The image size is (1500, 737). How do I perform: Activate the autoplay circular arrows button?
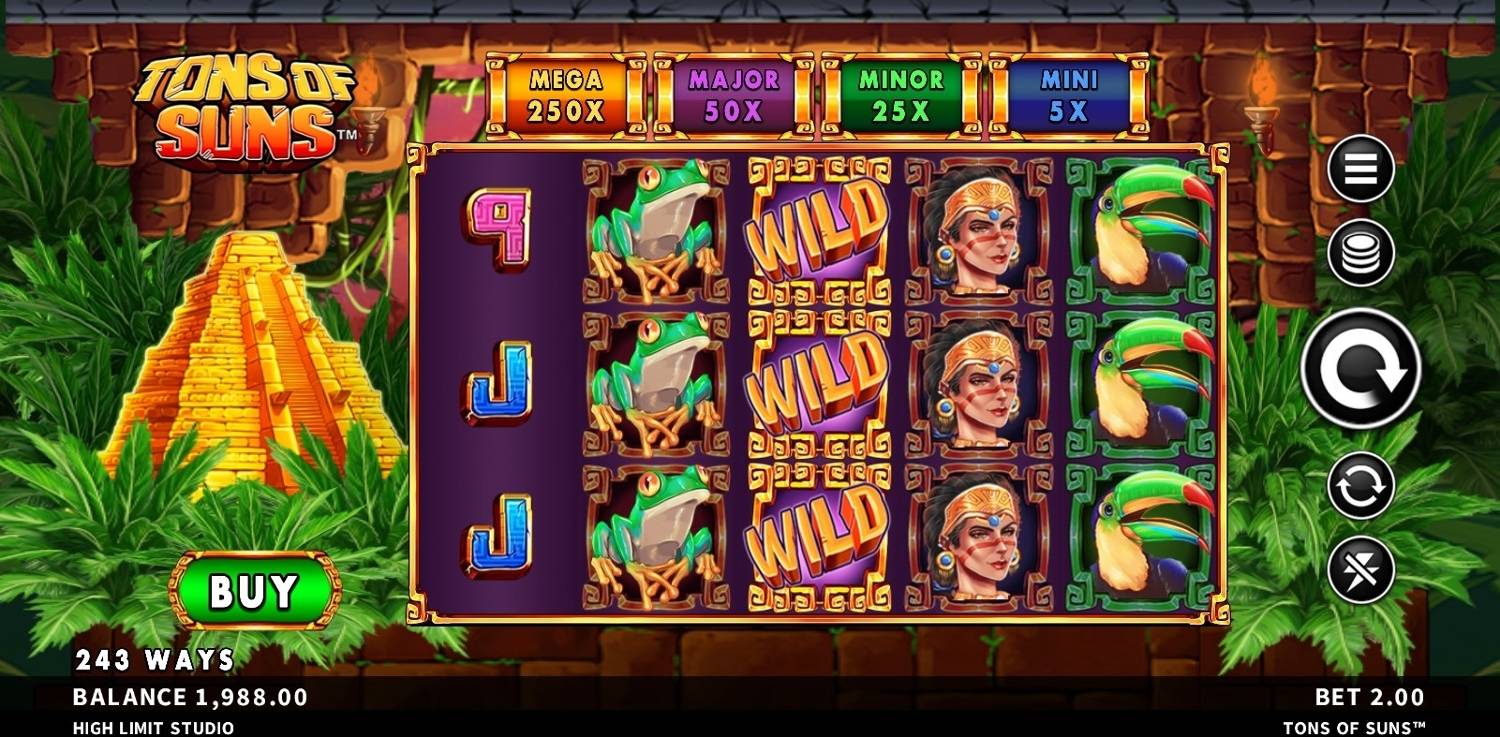[1360, 486]
